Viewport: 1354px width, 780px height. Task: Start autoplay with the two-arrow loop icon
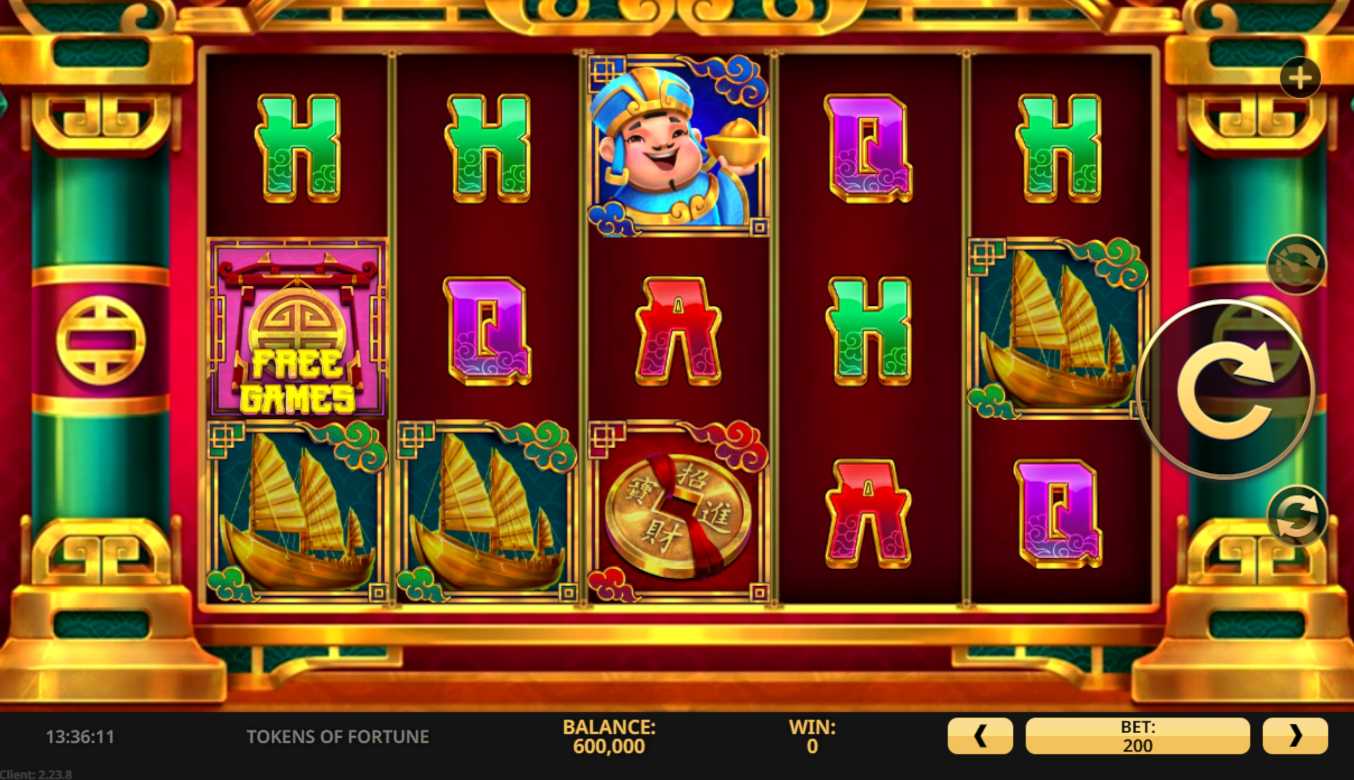click(1297, 517)
